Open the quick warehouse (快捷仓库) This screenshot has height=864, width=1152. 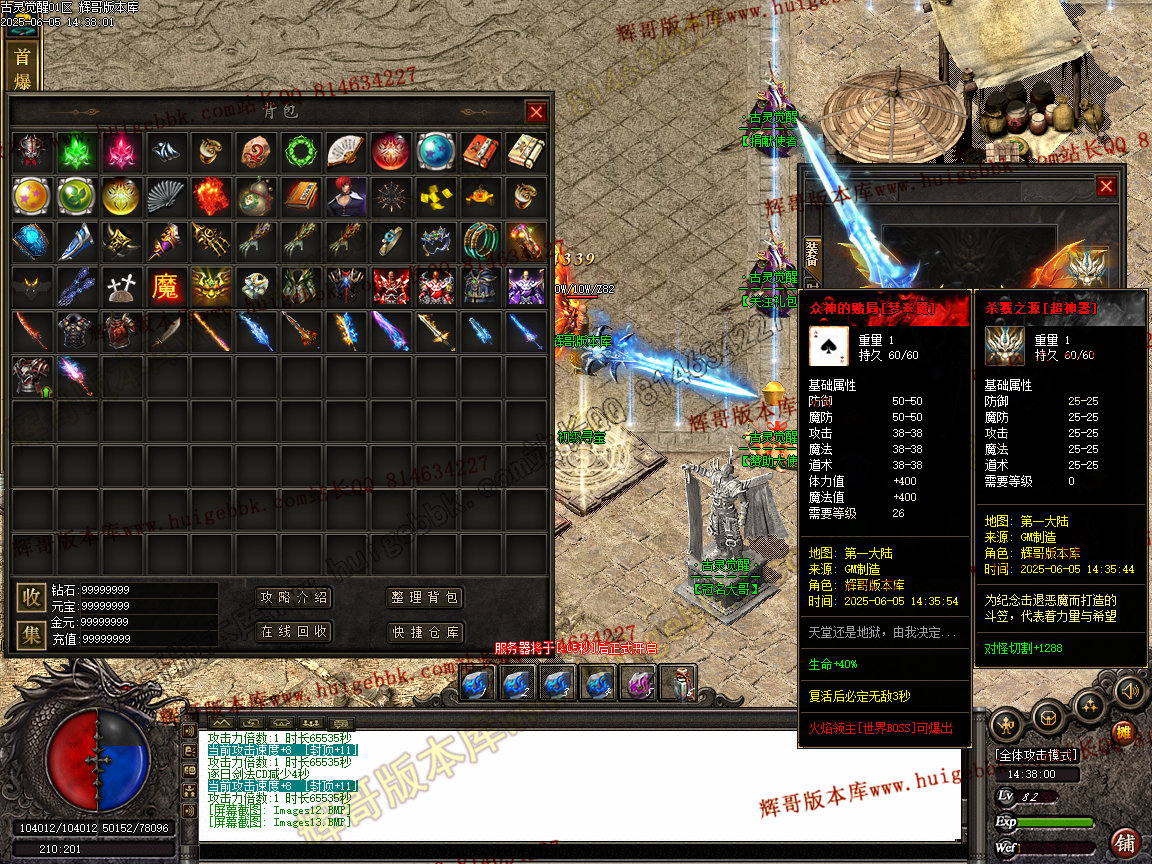[425, 632]
